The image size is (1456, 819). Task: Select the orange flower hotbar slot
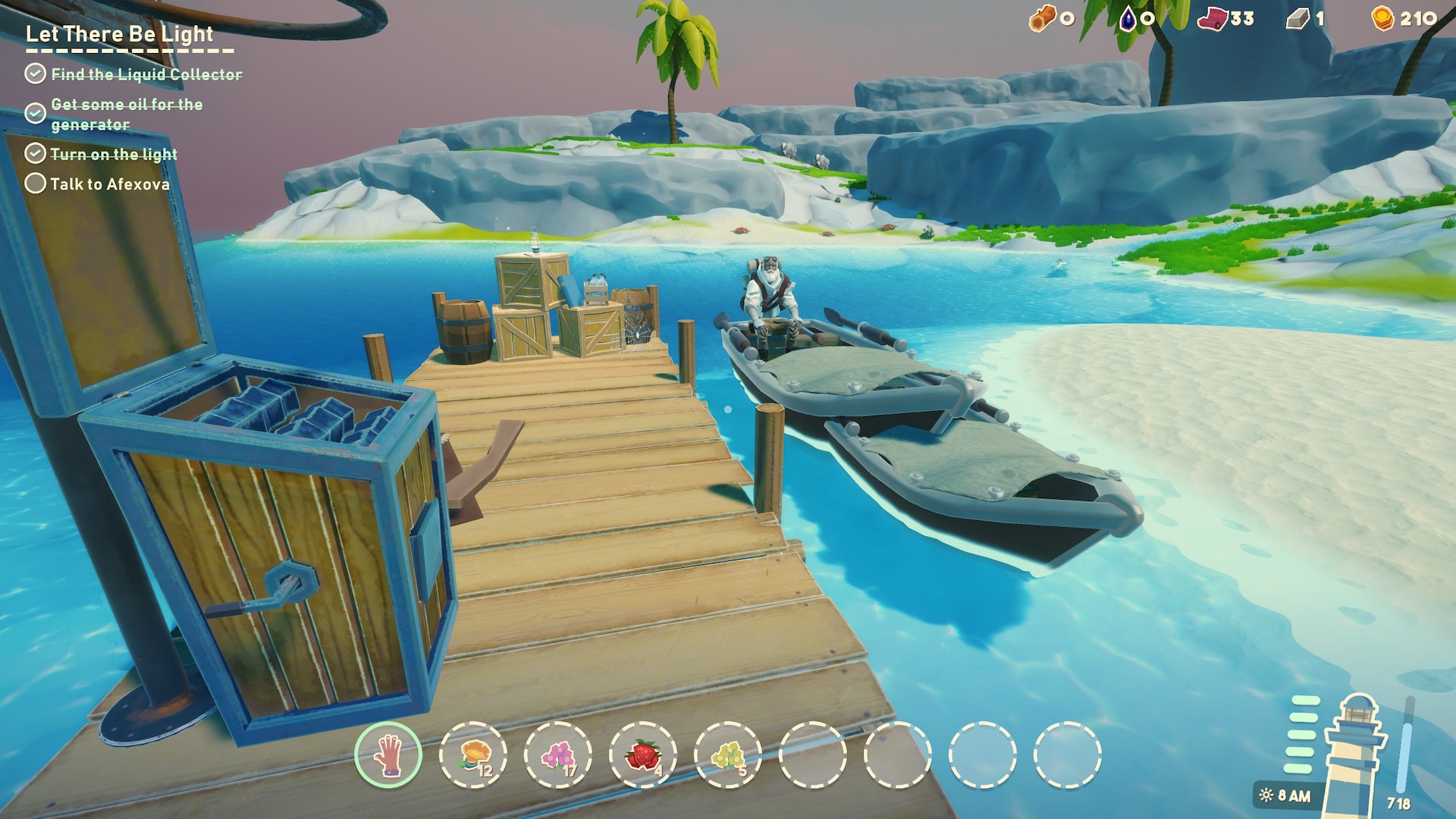click(473, 755)
